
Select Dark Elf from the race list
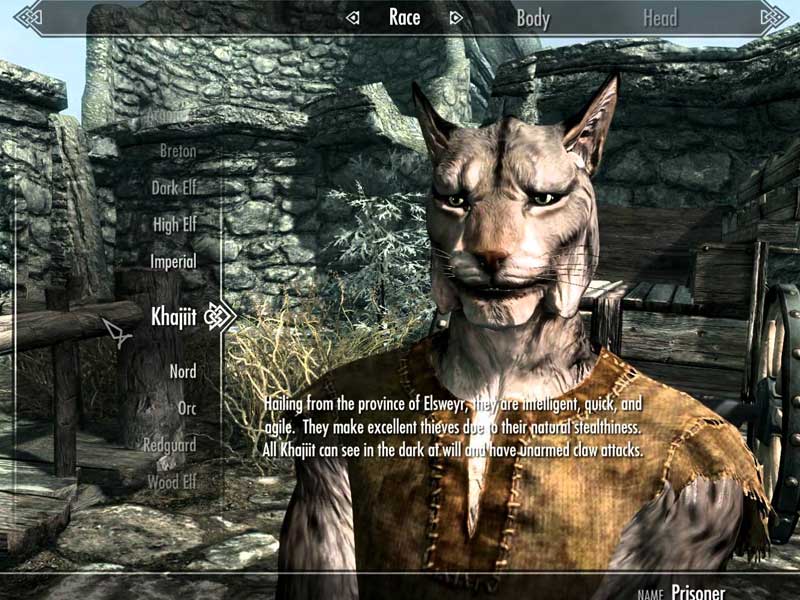(173, 188)
